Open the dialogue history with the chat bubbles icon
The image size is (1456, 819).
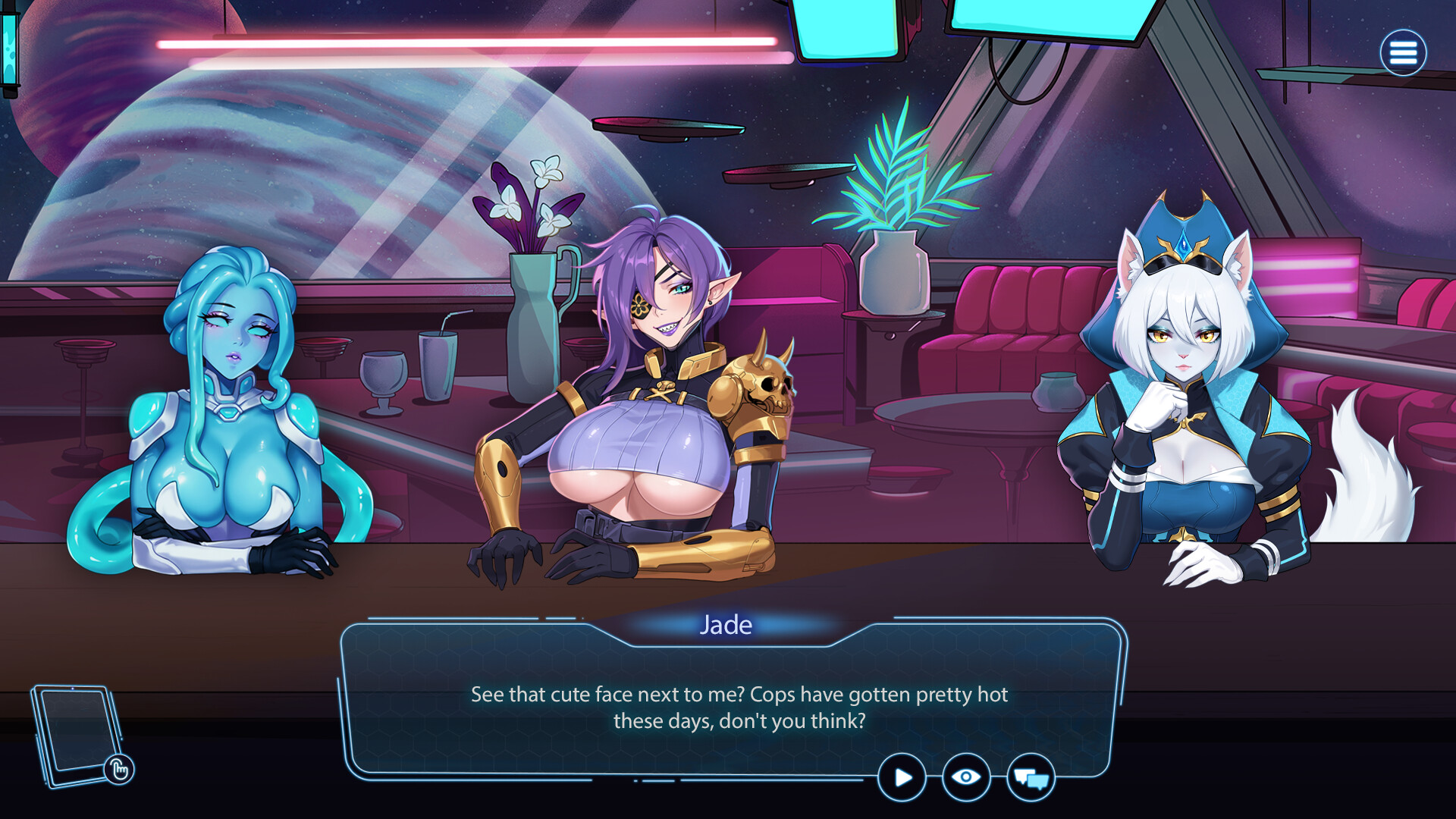[1031, 777]
